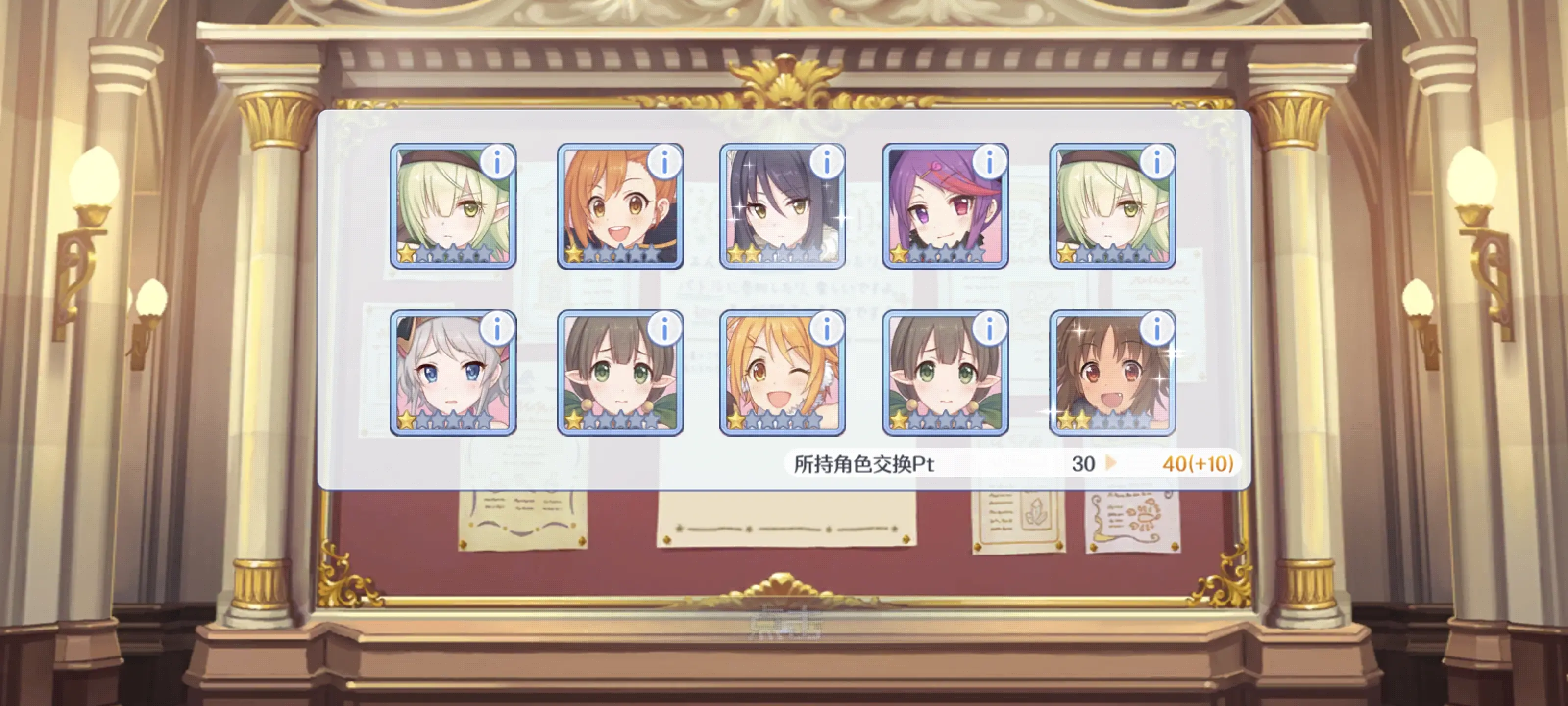The height and width of the screenshot is (706, 1568).
Task: Tap the 点击 continue prompt
Action: tap(784, 623)
